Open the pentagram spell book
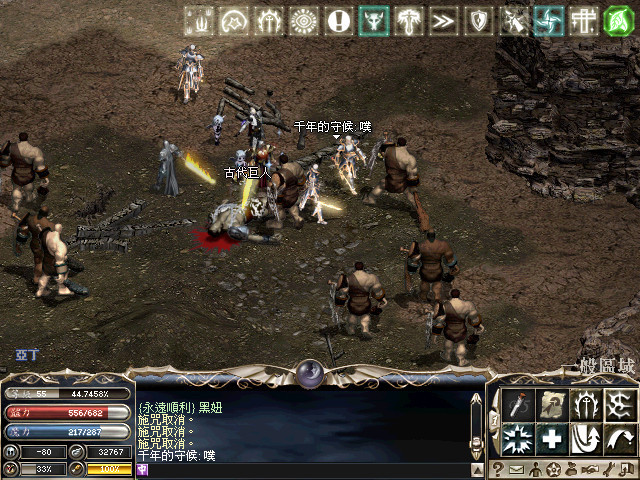640x480 pixels. tap(552, 470)
